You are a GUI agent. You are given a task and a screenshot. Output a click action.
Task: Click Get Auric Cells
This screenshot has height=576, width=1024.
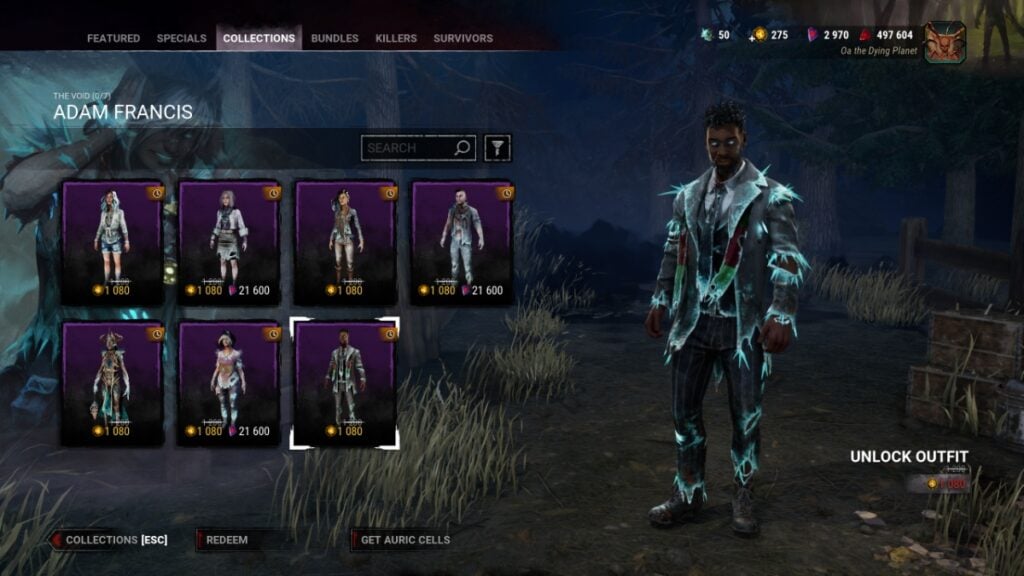[x=405, y=540]
